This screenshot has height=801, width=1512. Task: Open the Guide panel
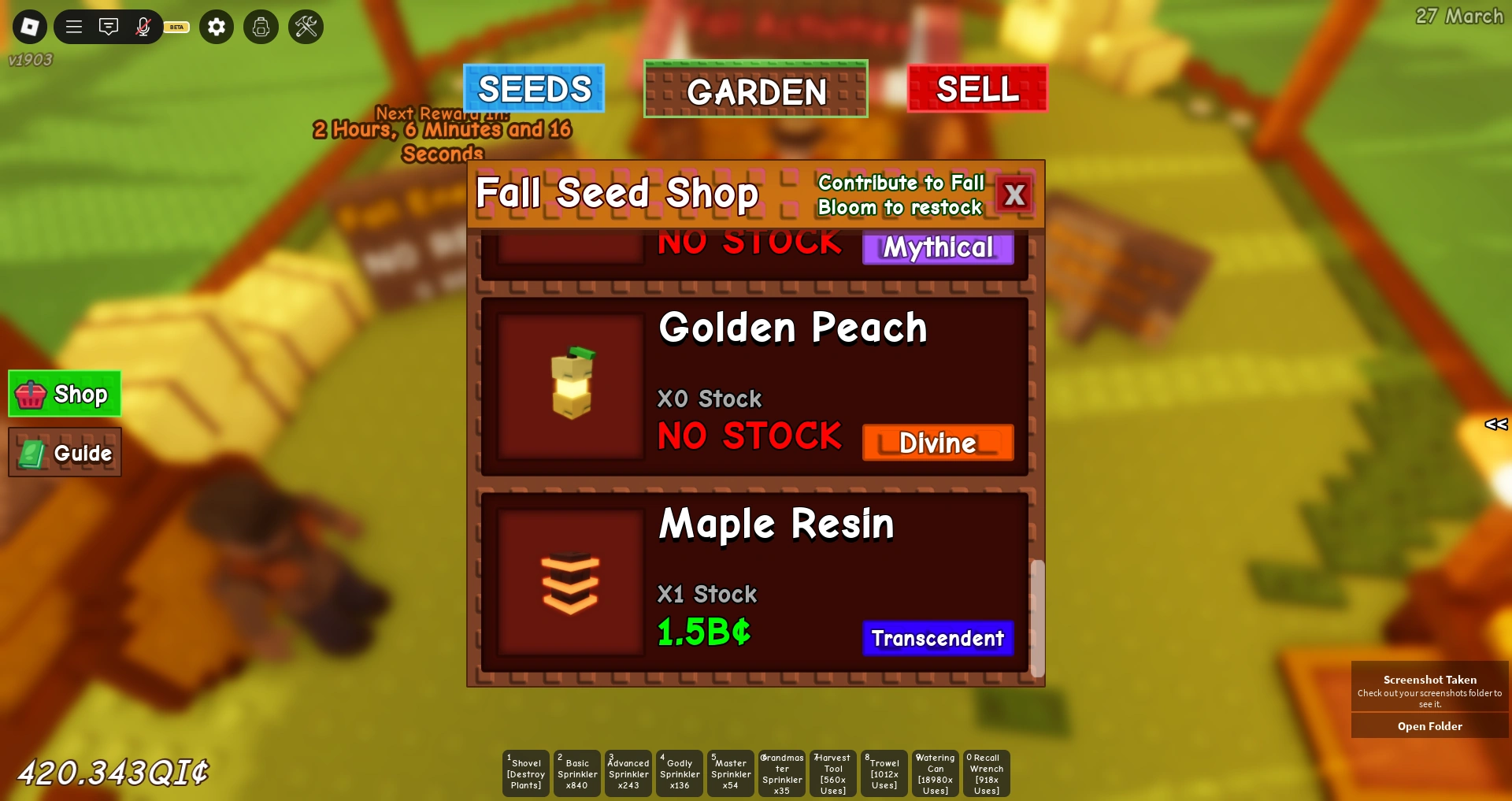coord(64,452)
